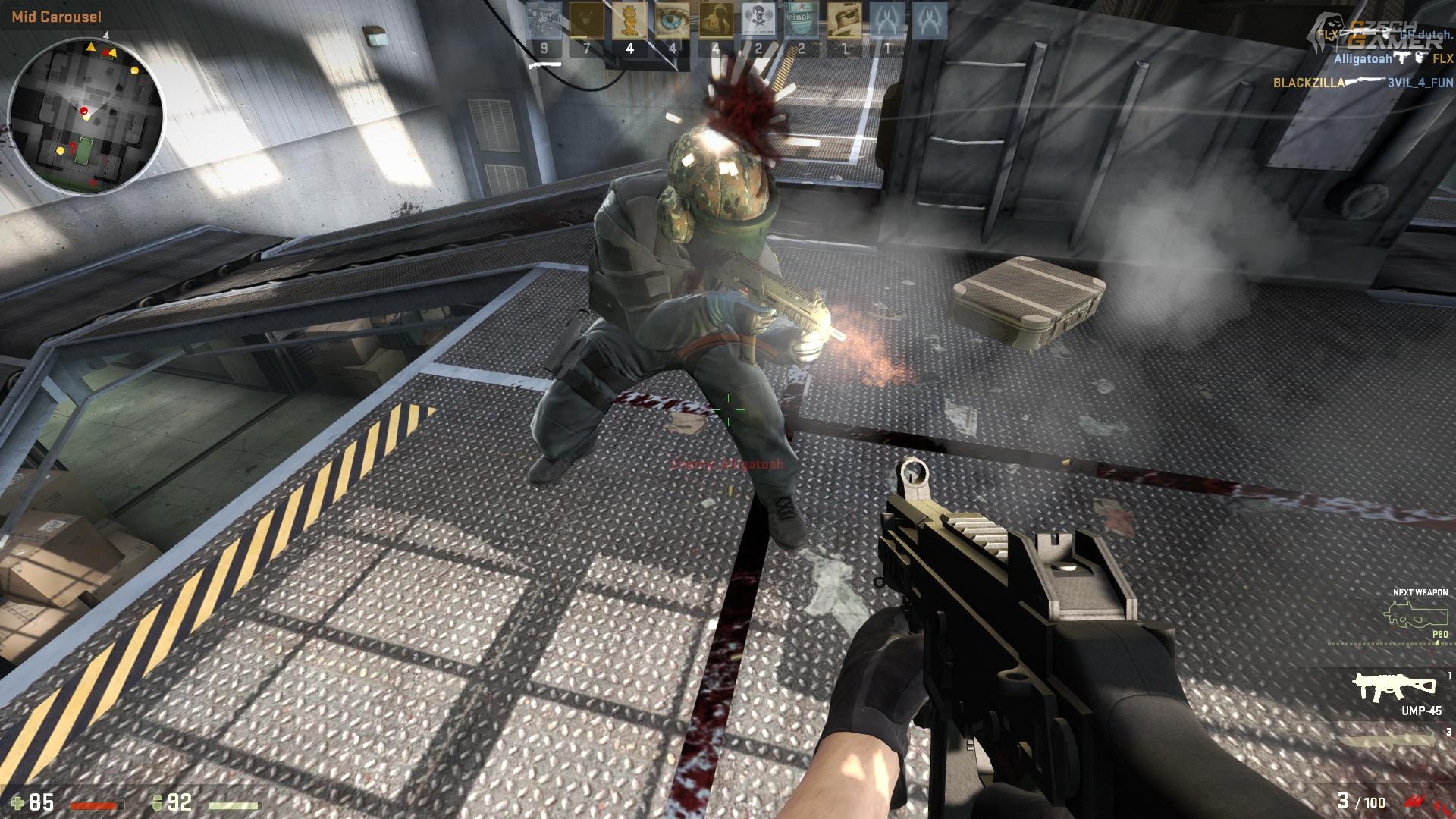The image size is (1456, 819).
Task: Select the Garfield player avatar
Action: pos(629,20)
